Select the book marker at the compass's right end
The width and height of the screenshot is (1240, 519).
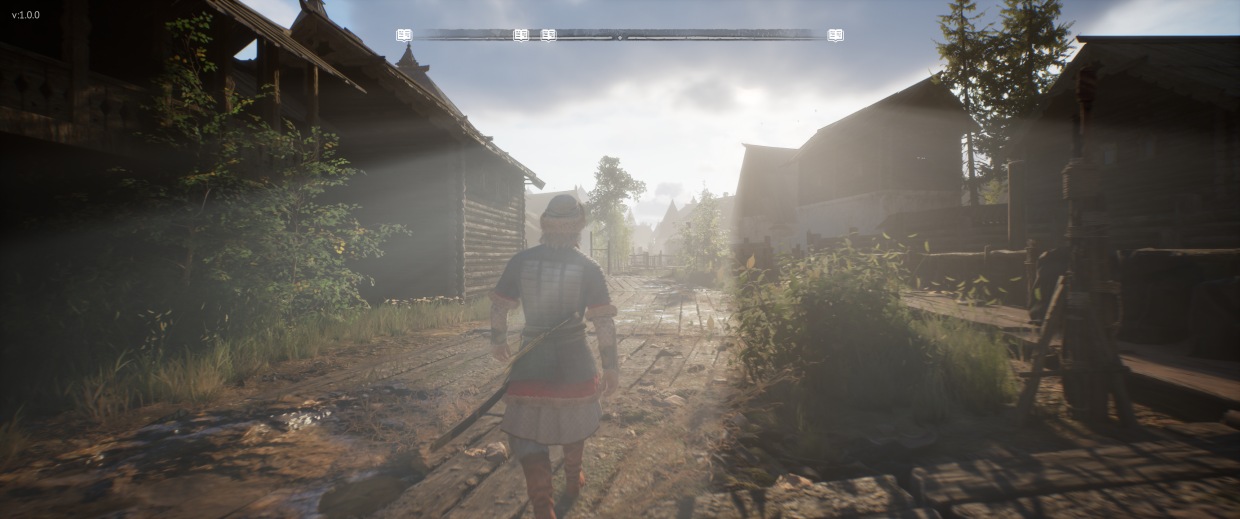coord(836,35)
